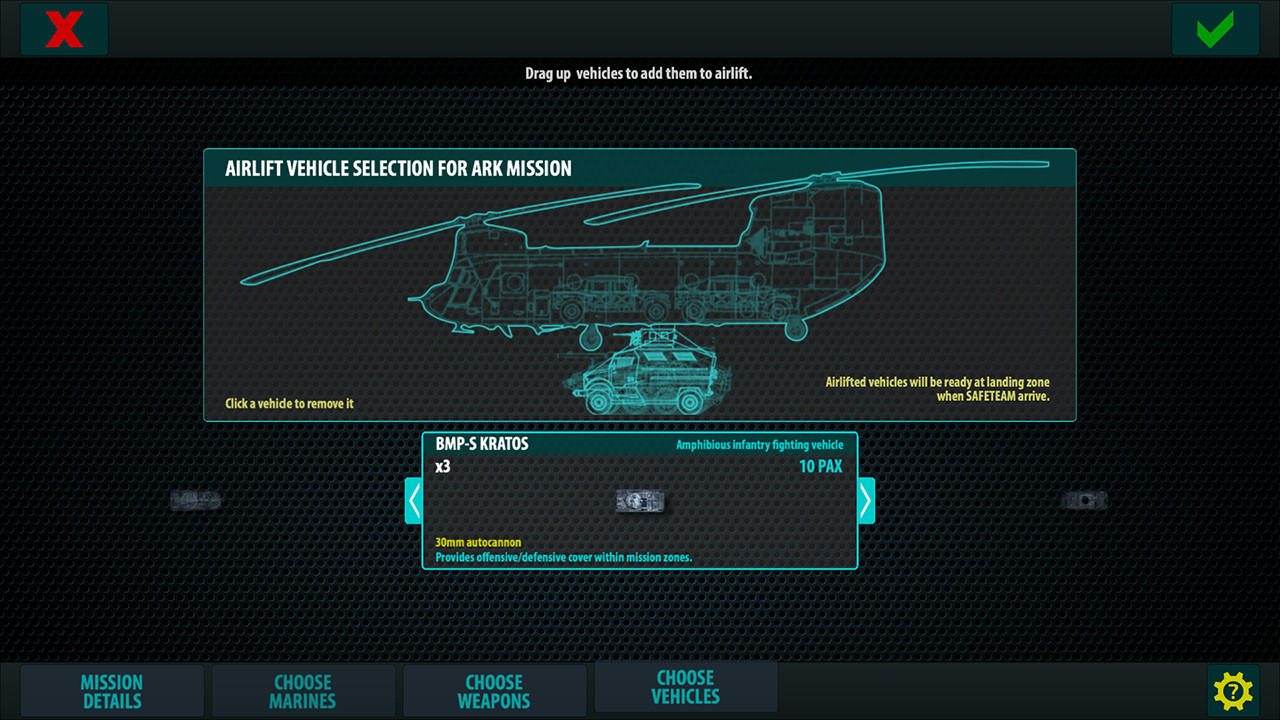Pick the dimmed vehicle on the left side
Screen dimensions: 1280x720
click(195, 501)
